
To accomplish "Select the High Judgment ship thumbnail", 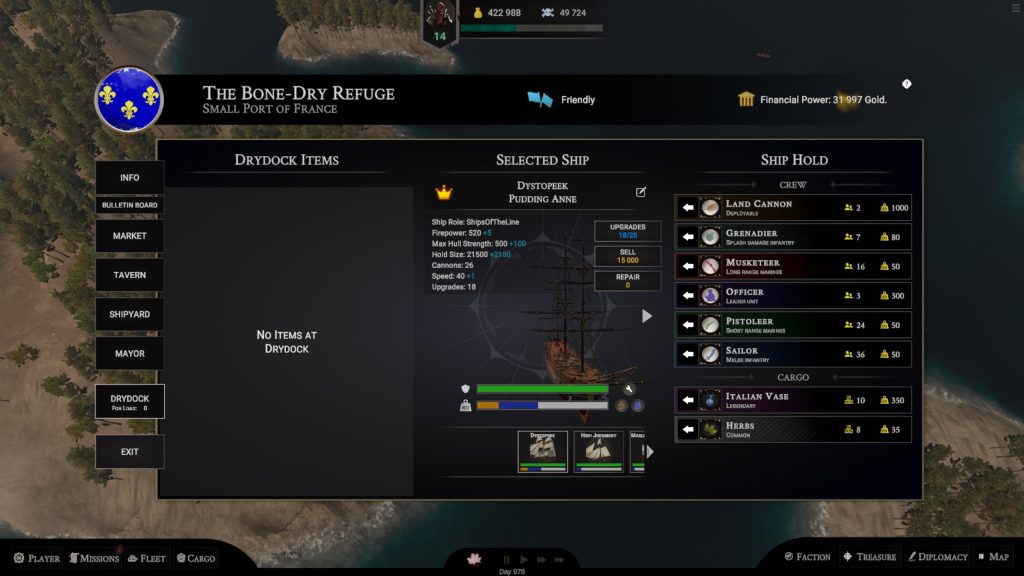I will pos(598,451).
